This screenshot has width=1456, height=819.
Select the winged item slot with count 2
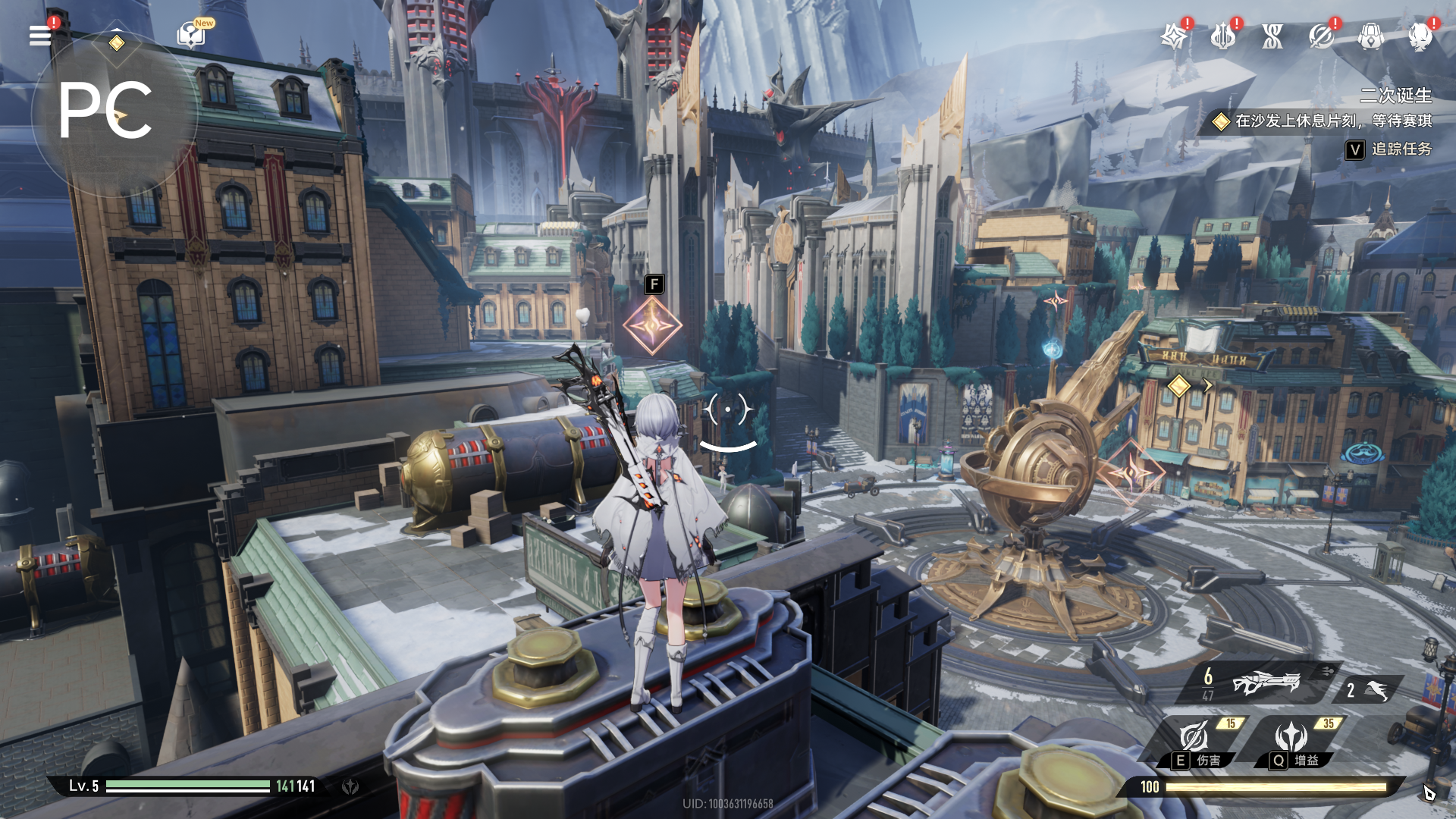point(1370,690)
